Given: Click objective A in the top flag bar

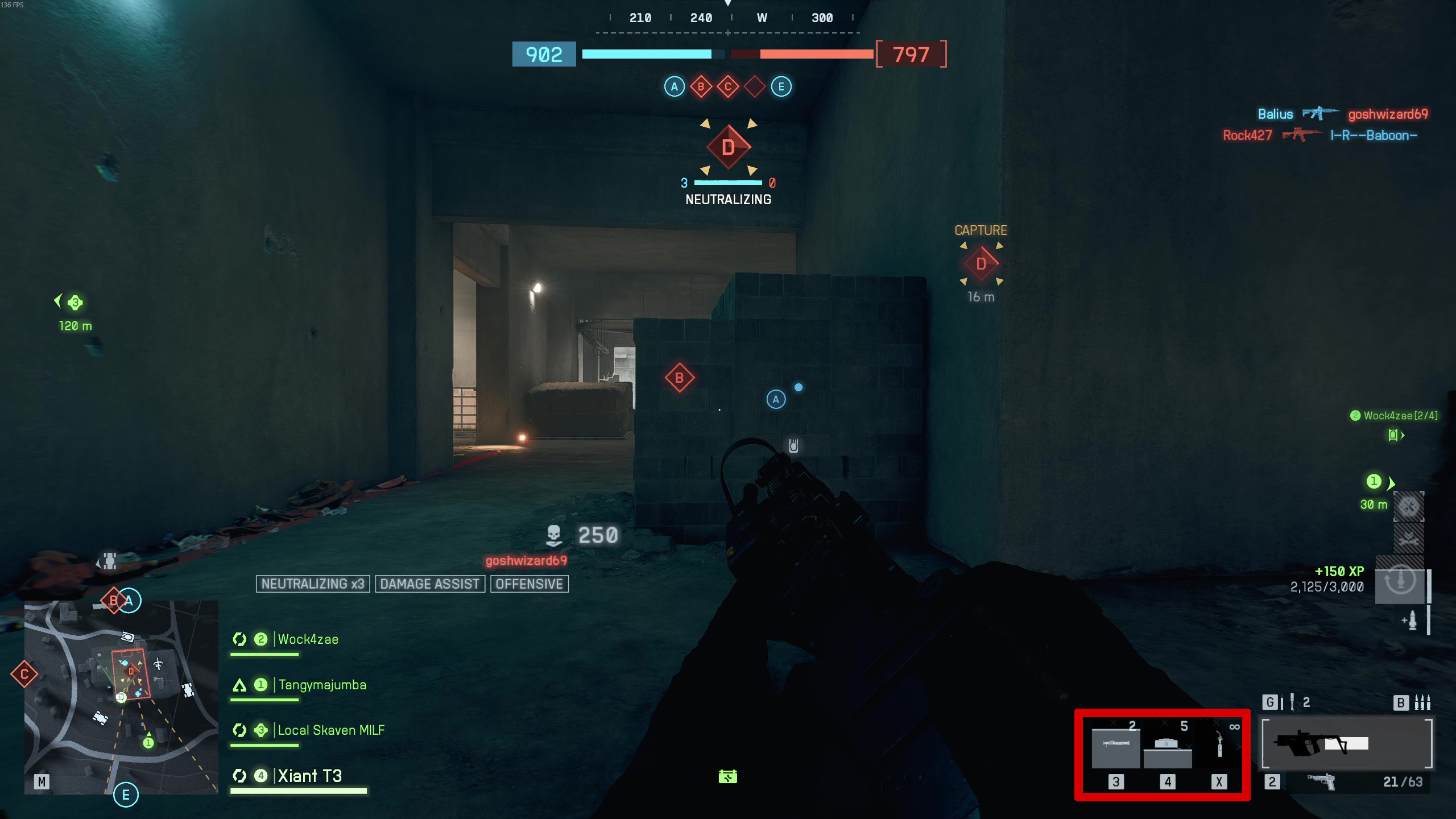Looking at the screenshot, I should [x=674, y=87].
